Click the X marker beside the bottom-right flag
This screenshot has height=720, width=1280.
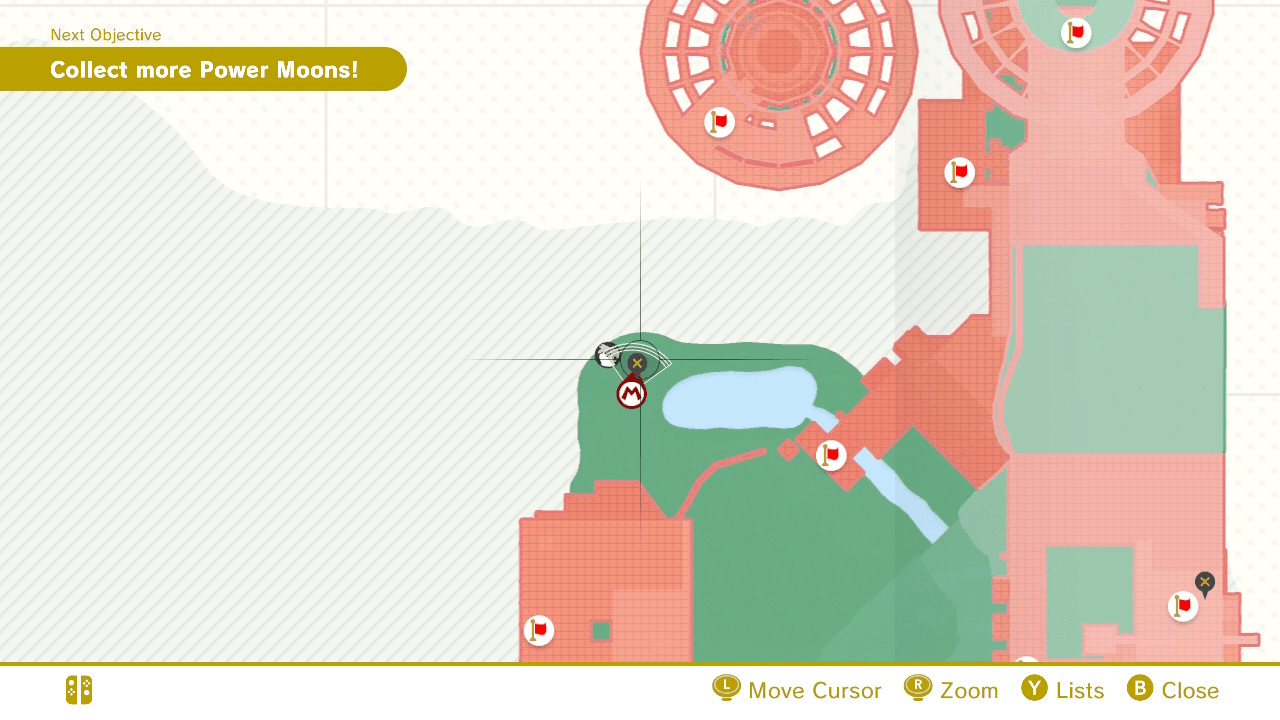click(x=1204, y=582)
